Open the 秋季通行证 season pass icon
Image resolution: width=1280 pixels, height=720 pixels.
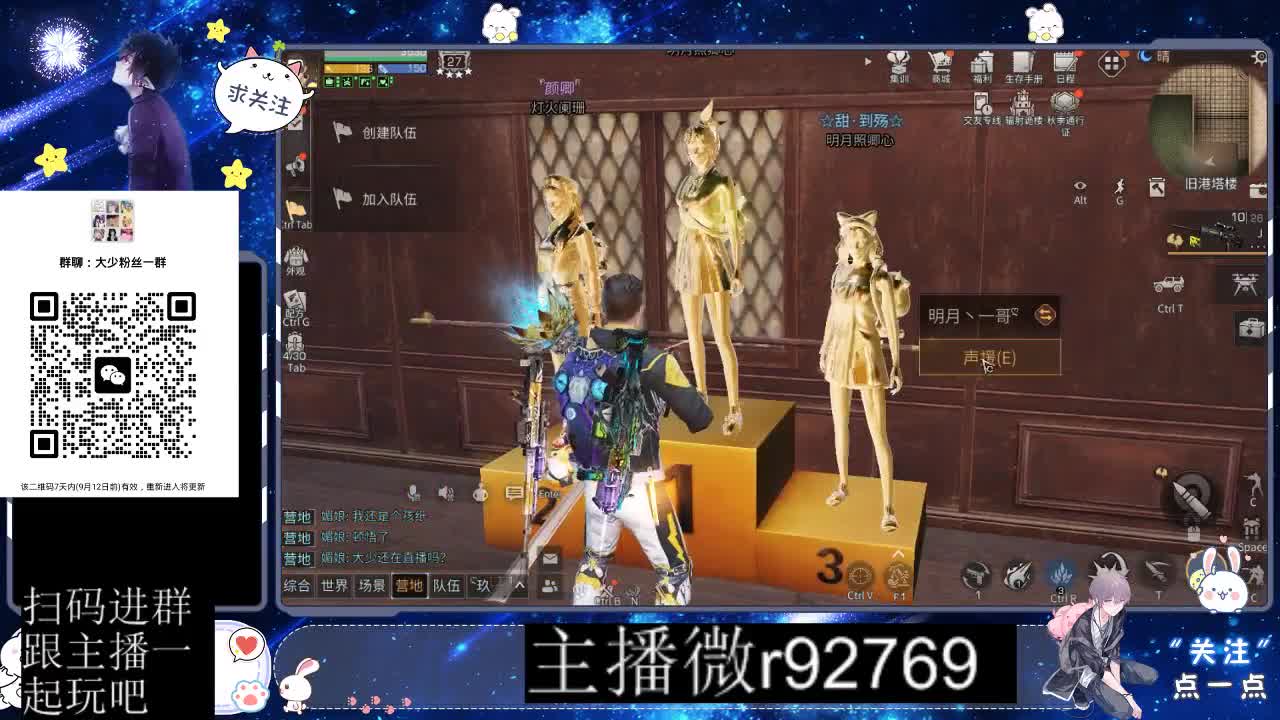click(1063, 103)
